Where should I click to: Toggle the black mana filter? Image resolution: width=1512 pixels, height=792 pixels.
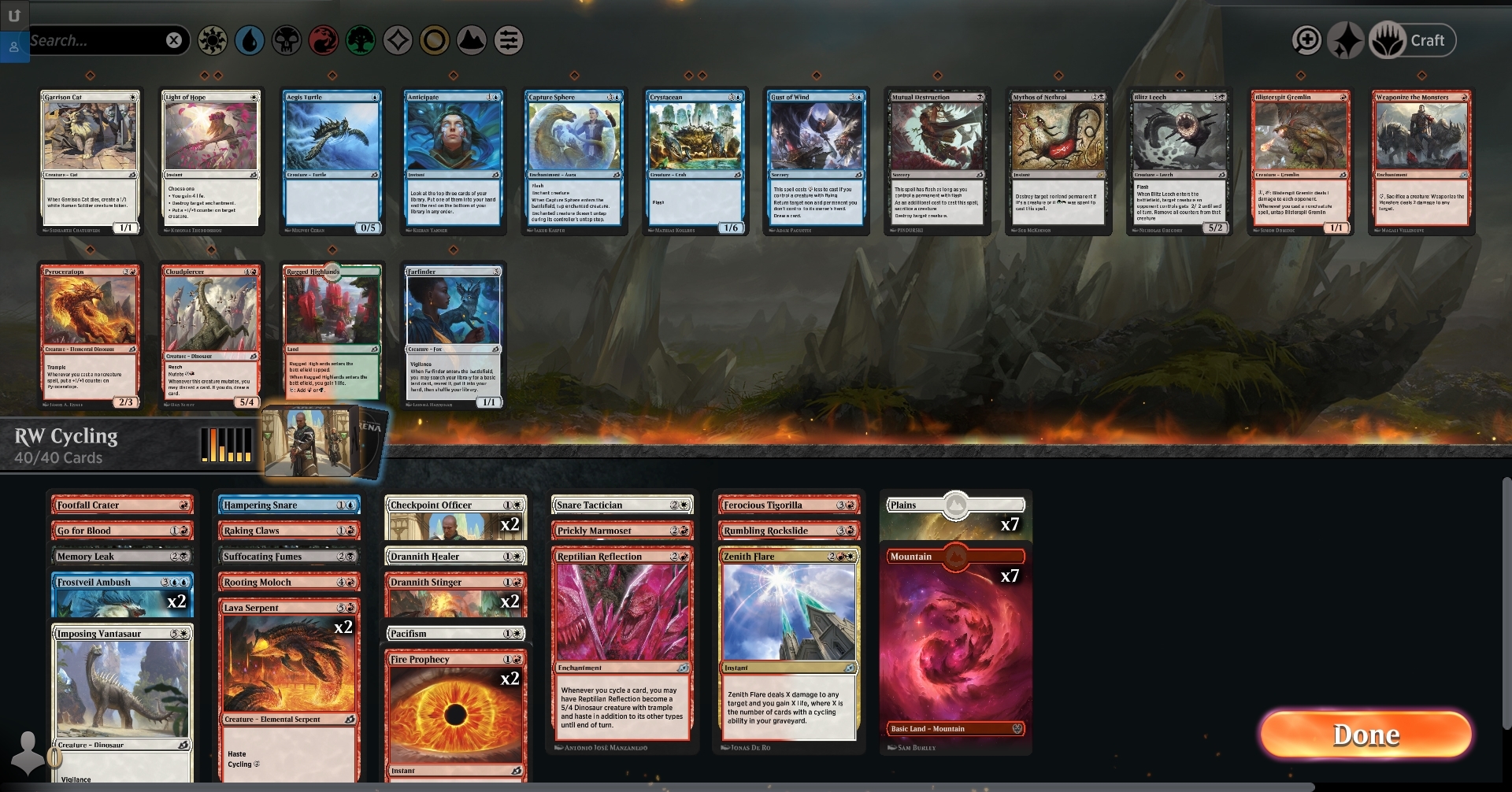pyautogui.click(x=287, y=41)
